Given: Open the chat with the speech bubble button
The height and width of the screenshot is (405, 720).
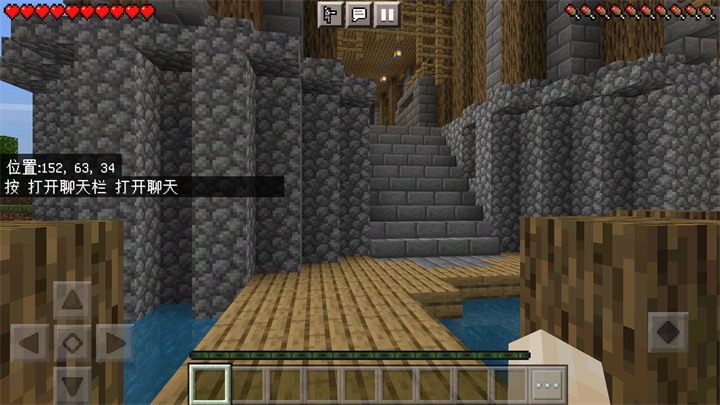Looking at the screenshot, I should pos(358,14).
